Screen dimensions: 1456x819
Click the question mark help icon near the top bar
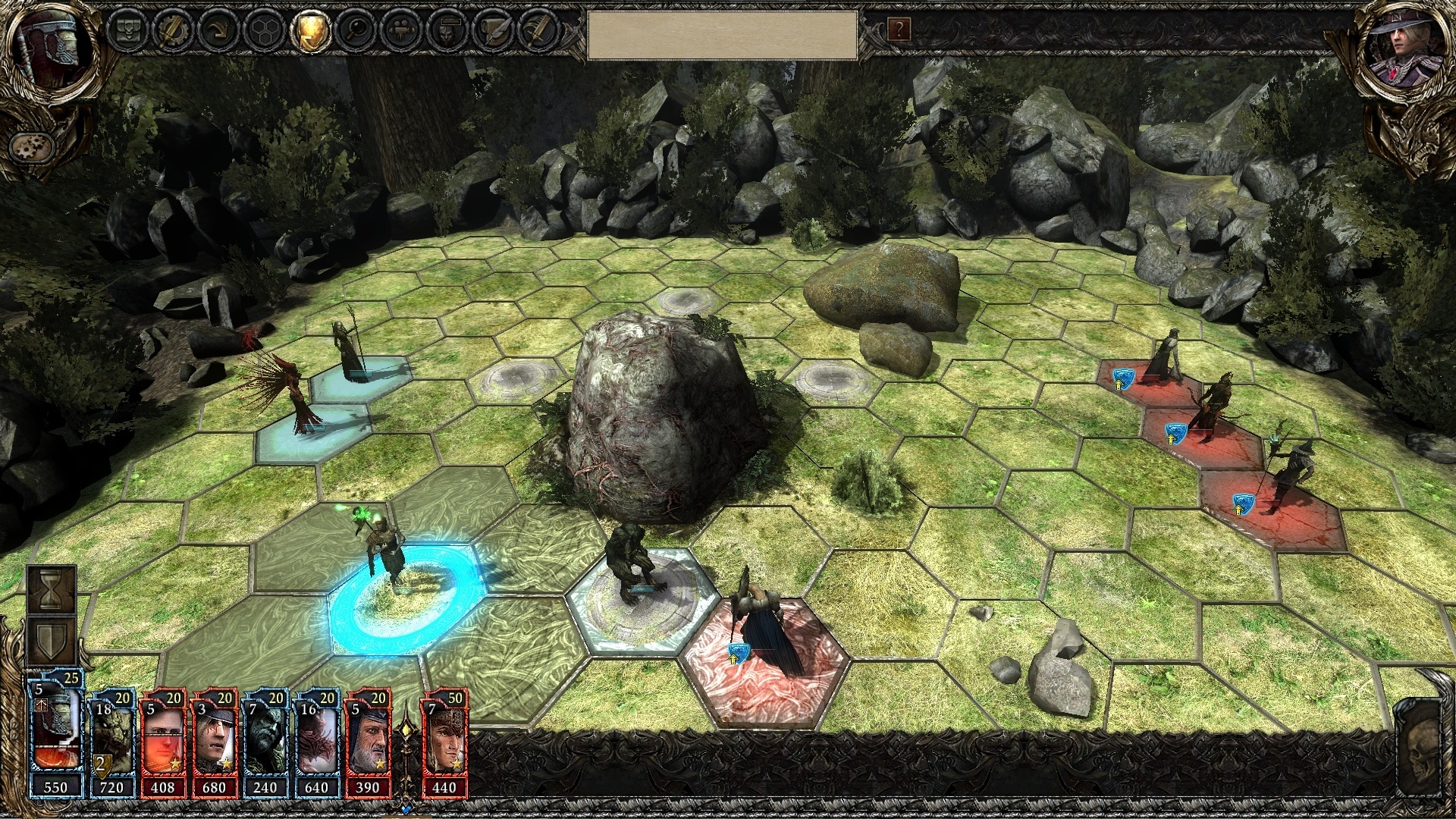pyautogui.click(x=899, y=30)
